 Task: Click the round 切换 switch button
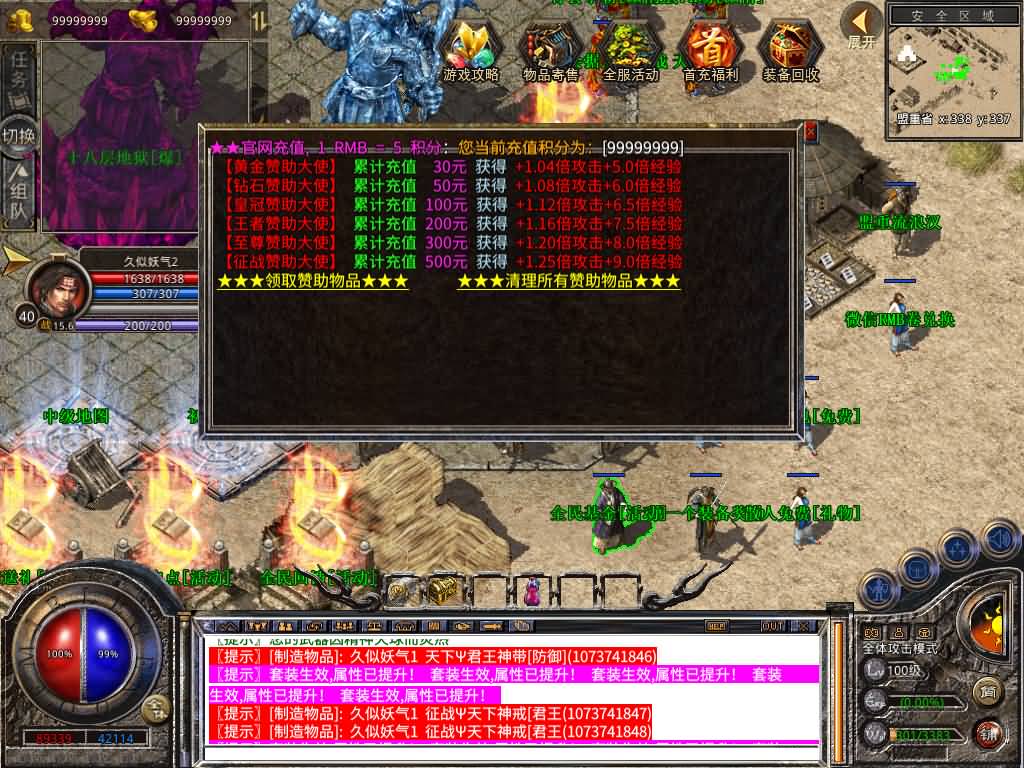pos(19,135)
